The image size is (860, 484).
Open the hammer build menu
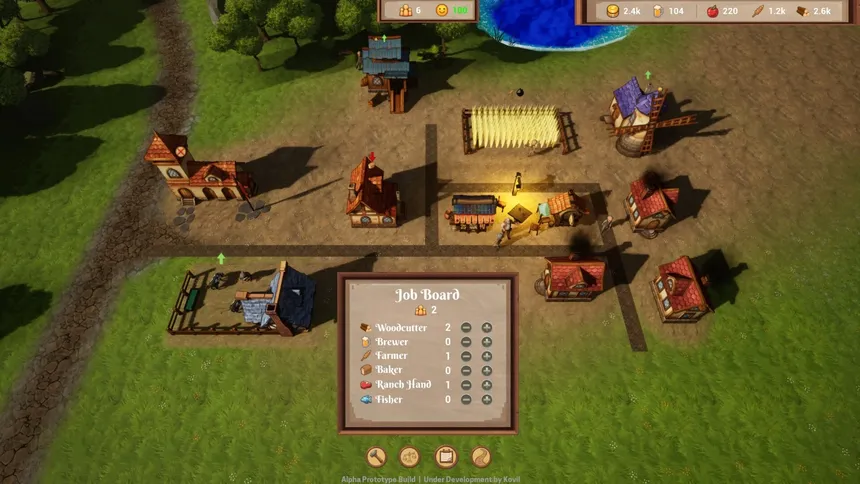376,457
